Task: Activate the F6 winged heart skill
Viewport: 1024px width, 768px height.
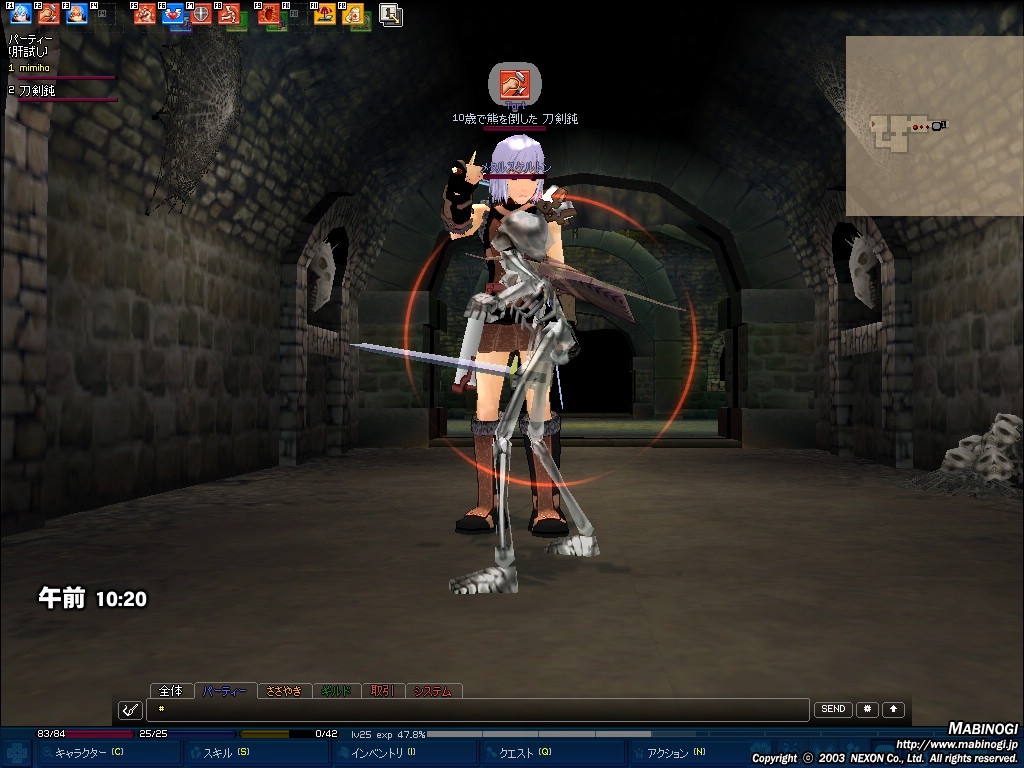Action: tap(173, 14)
